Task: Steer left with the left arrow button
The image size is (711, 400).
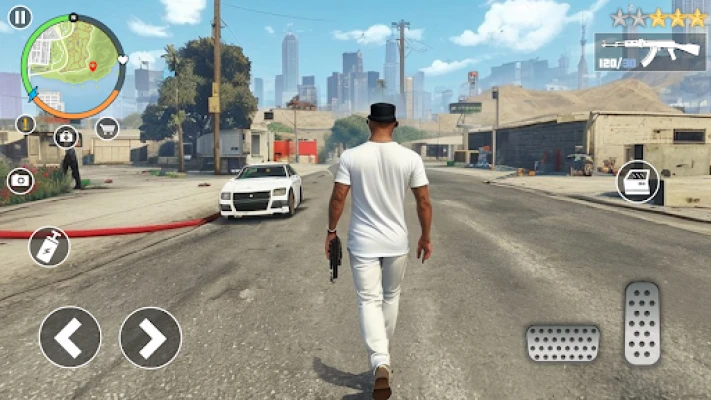Action: [x=70, y=337]
